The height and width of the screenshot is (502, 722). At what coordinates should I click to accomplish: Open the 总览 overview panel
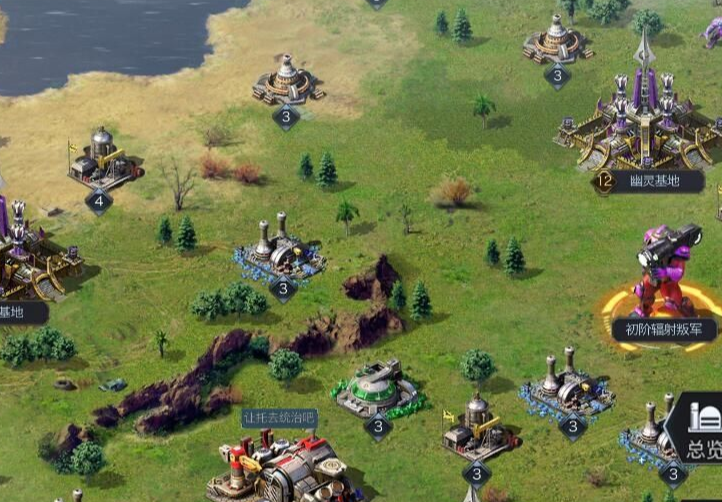[x=703, y=433]
